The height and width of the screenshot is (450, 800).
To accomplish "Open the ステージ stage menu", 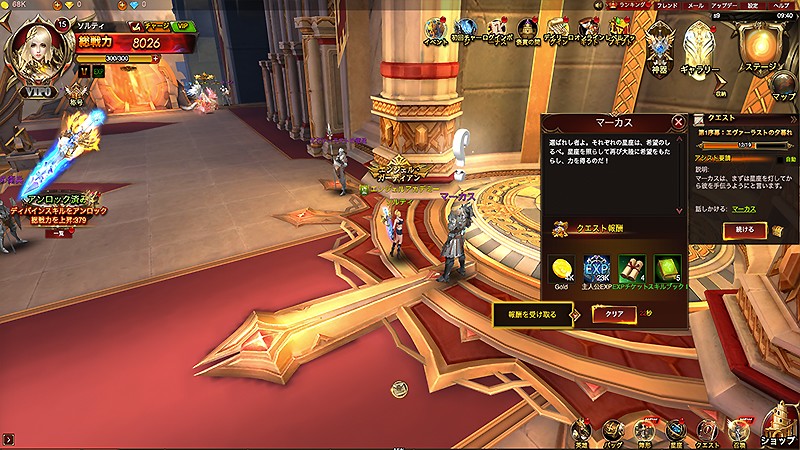I will [763, 47].
